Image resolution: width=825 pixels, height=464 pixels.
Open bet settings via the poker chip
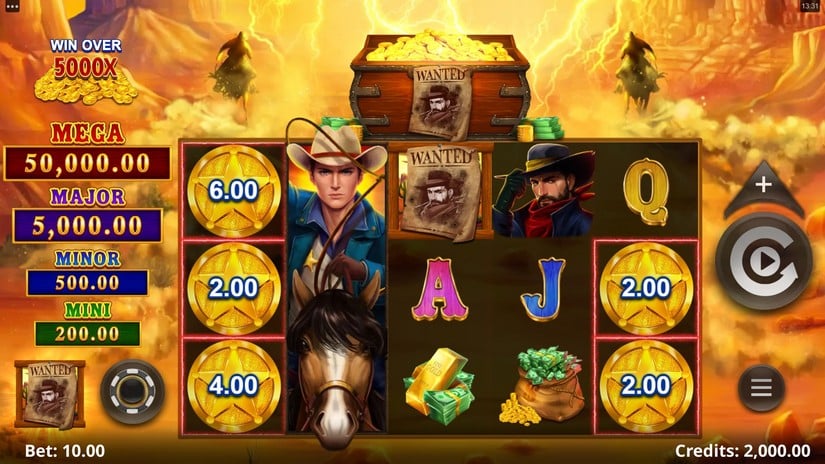(132, 392)
